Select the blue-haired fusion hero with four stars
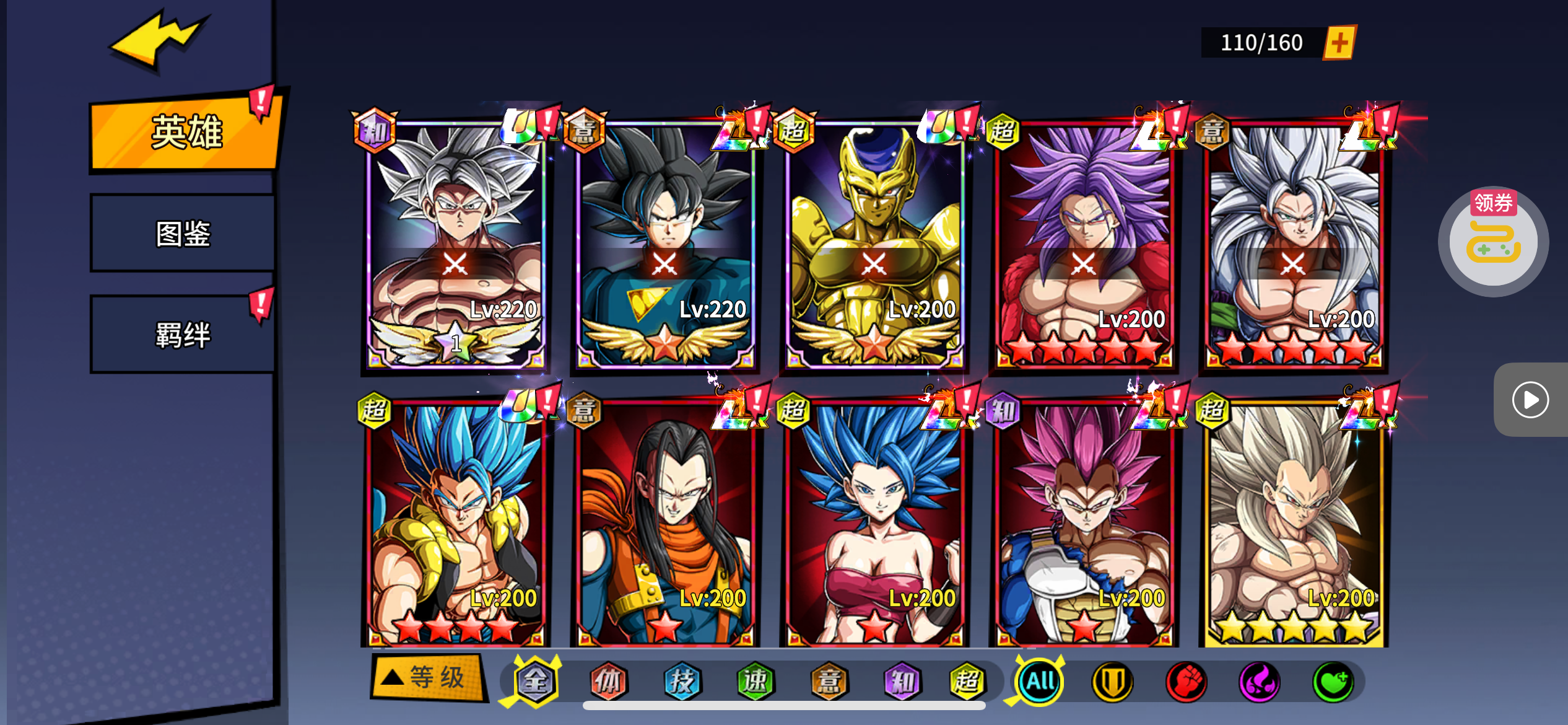1568x725 pixels. (455, 524)
